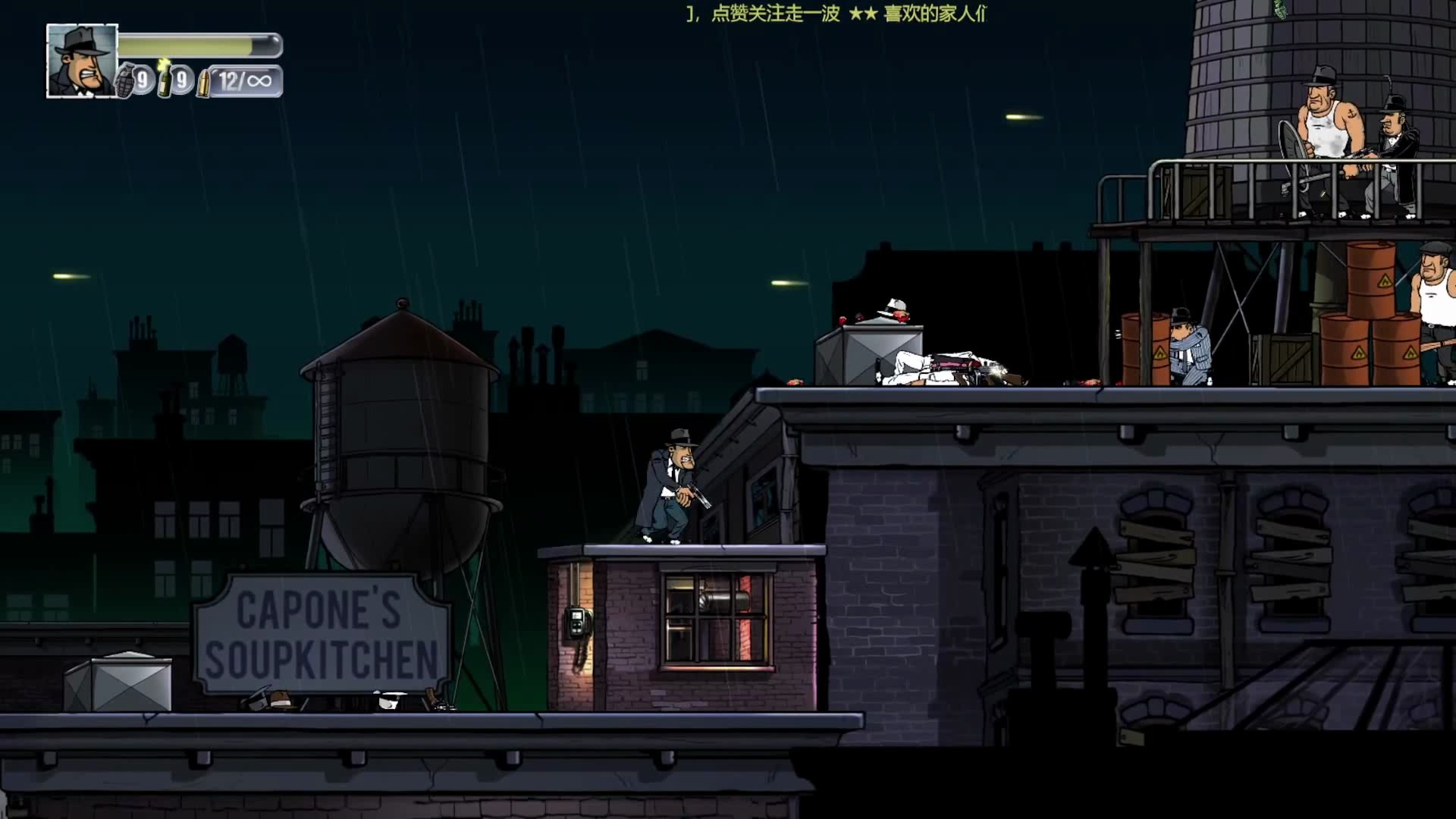Viewport: 1456px width, 819px height.
Task: Select the grenade icon
Action: (126, 80)
